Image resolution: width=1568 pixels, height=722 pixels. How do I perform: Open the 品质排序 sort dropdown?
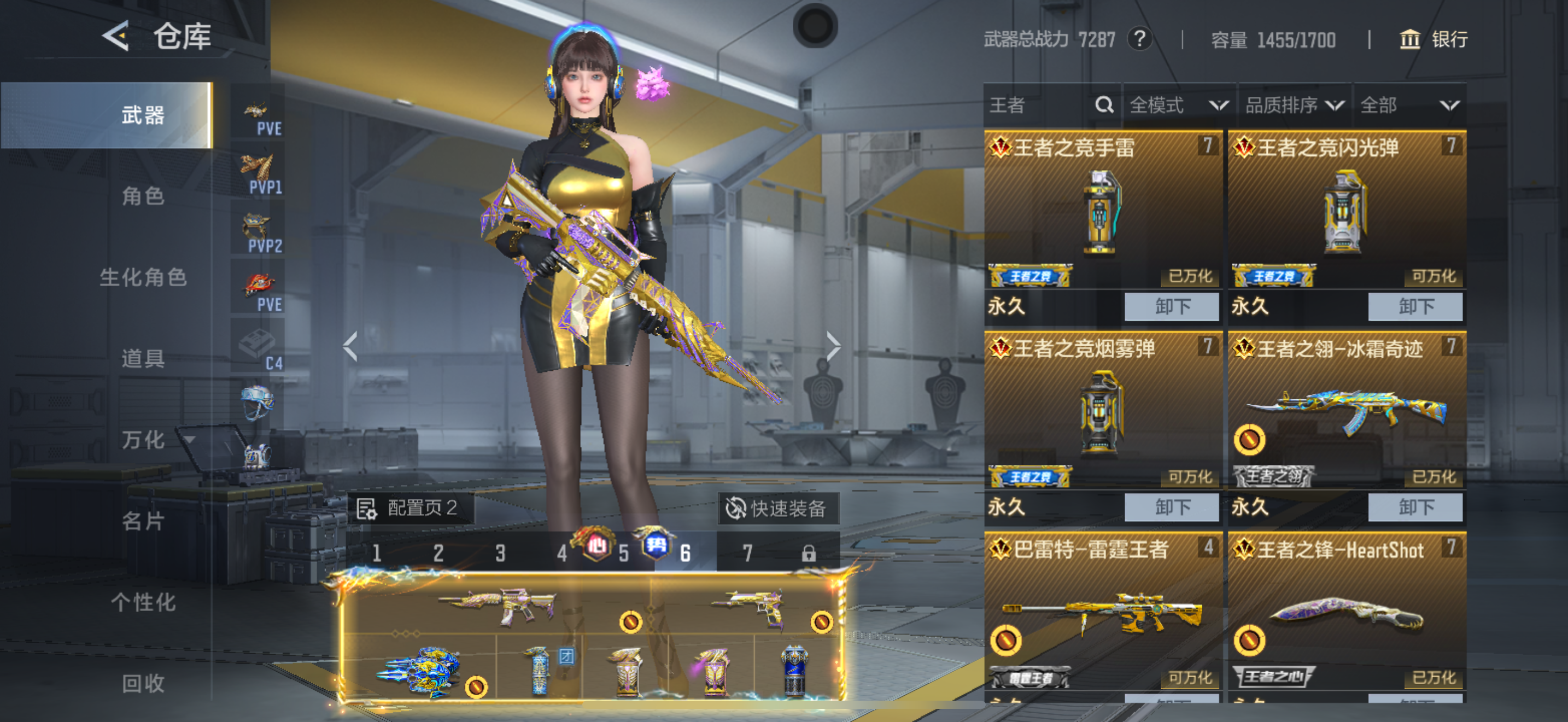1294,106
